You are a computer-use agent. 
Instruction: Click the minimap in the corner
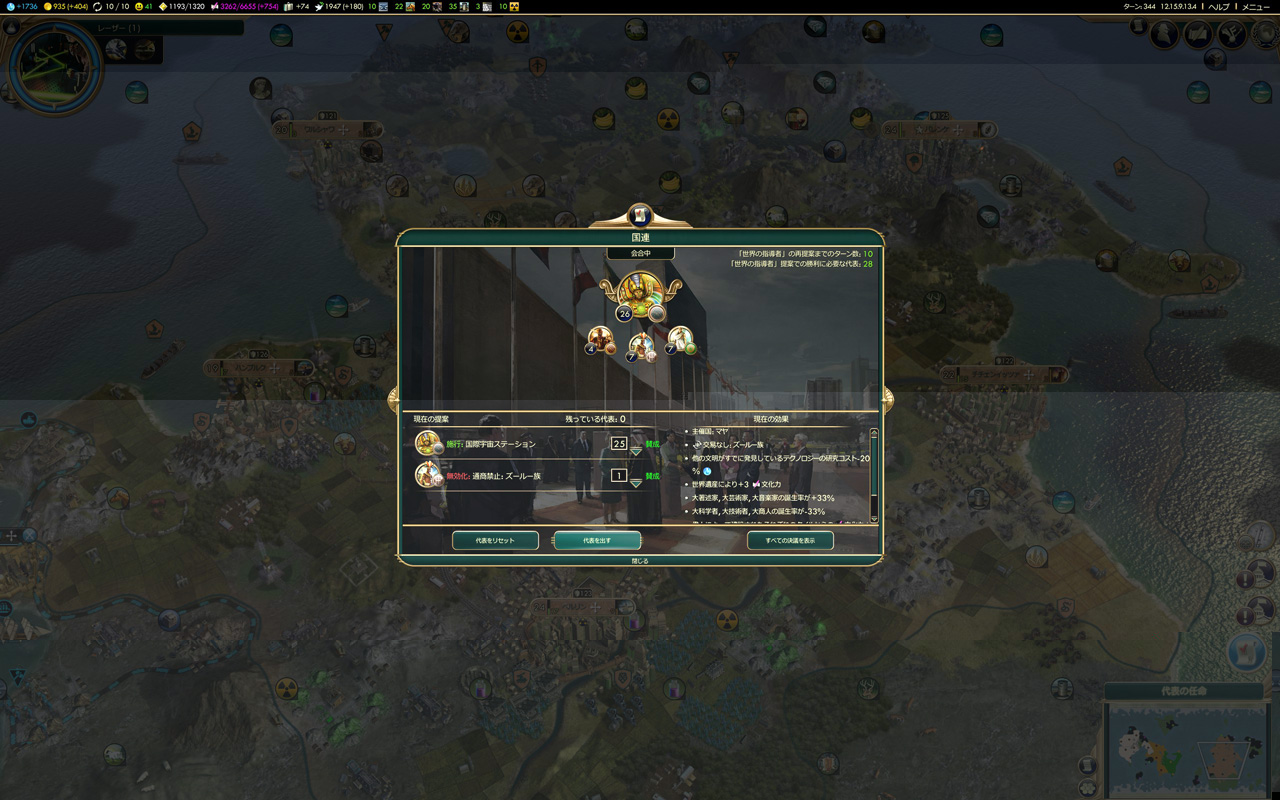coord(1184,748)
